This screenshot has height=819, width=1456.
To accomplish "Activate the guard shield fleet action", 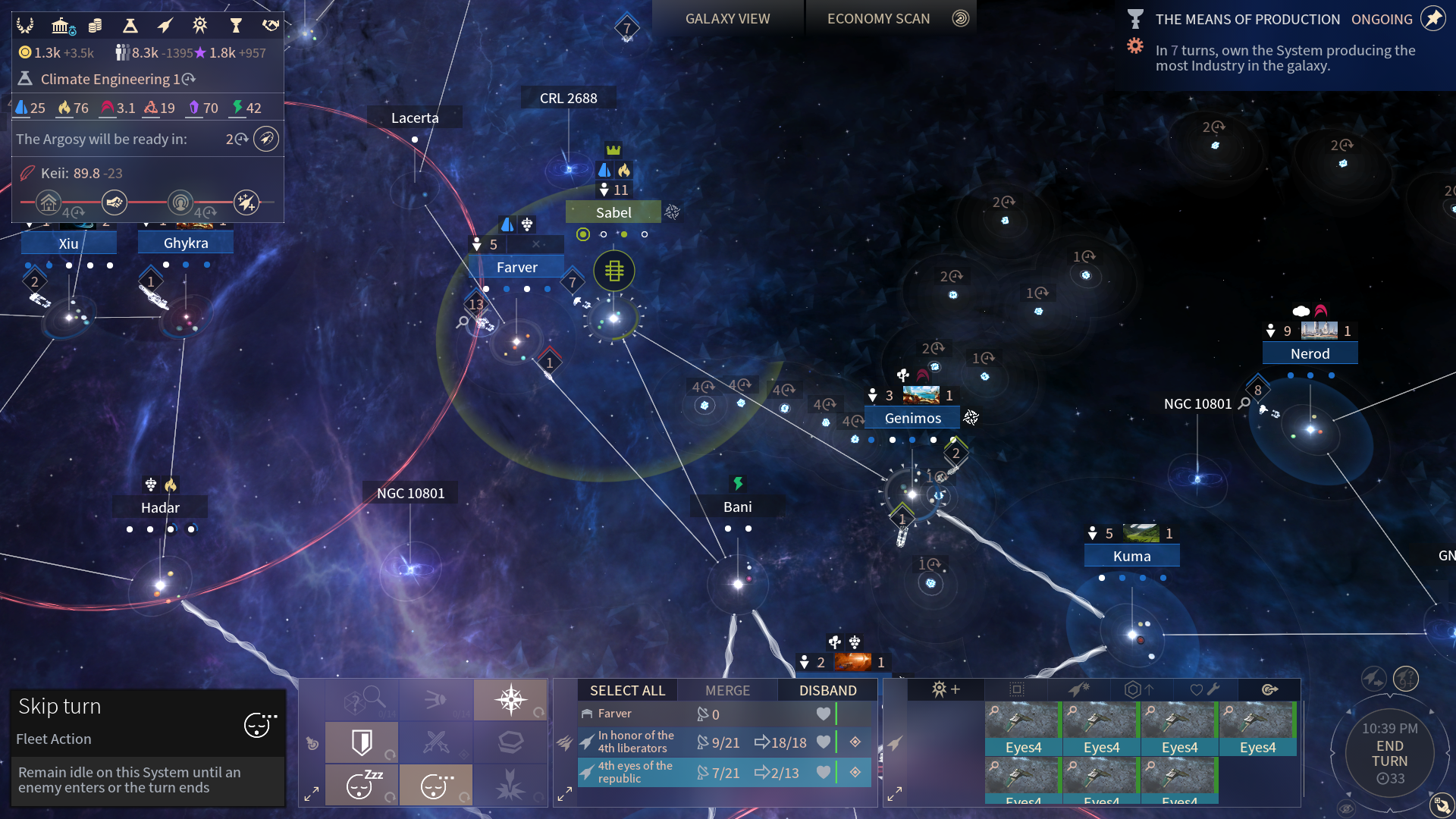I will point(362,742).
